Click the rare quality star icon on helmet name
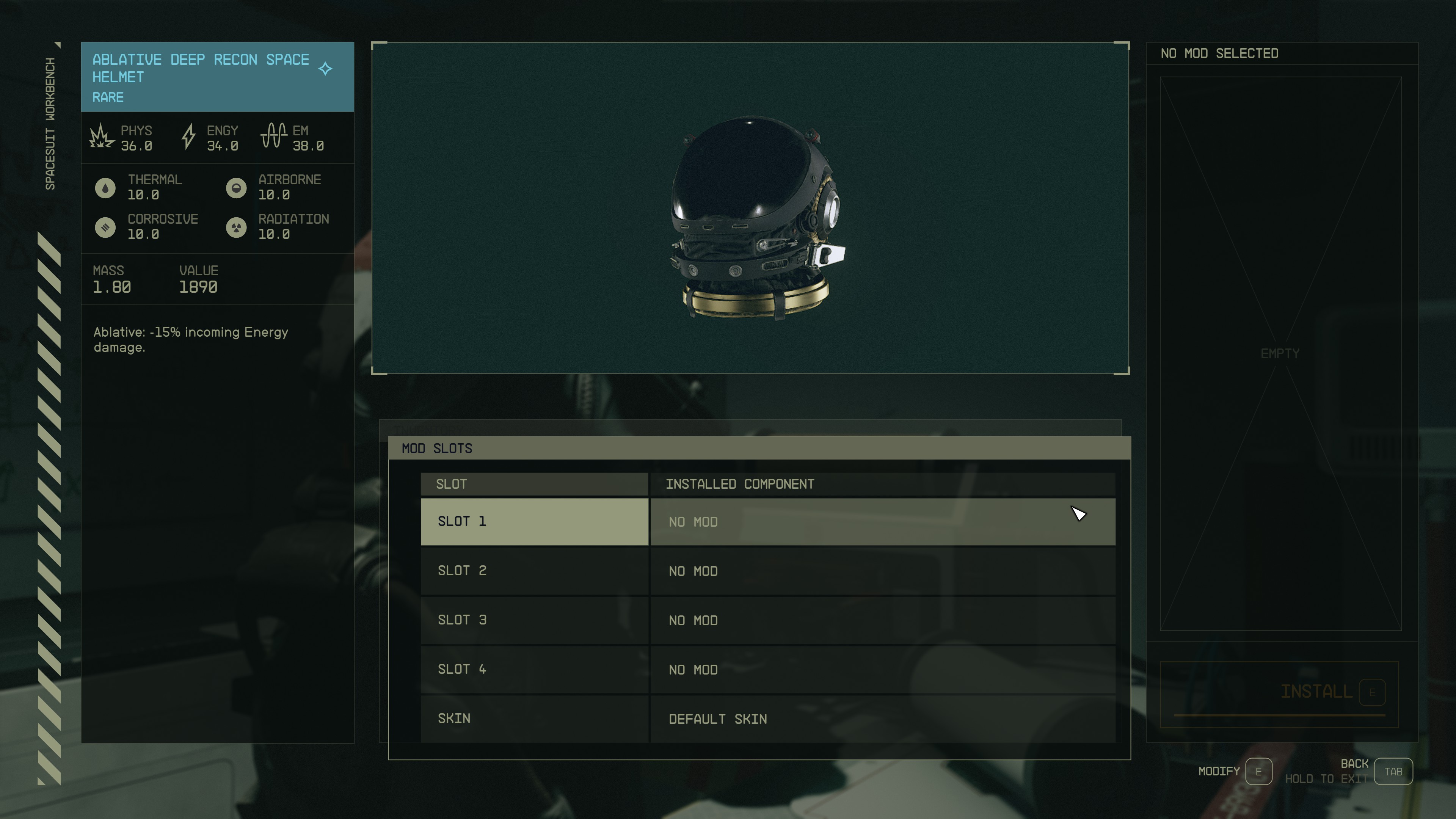The image size is (1456, 819). point(326,68)
